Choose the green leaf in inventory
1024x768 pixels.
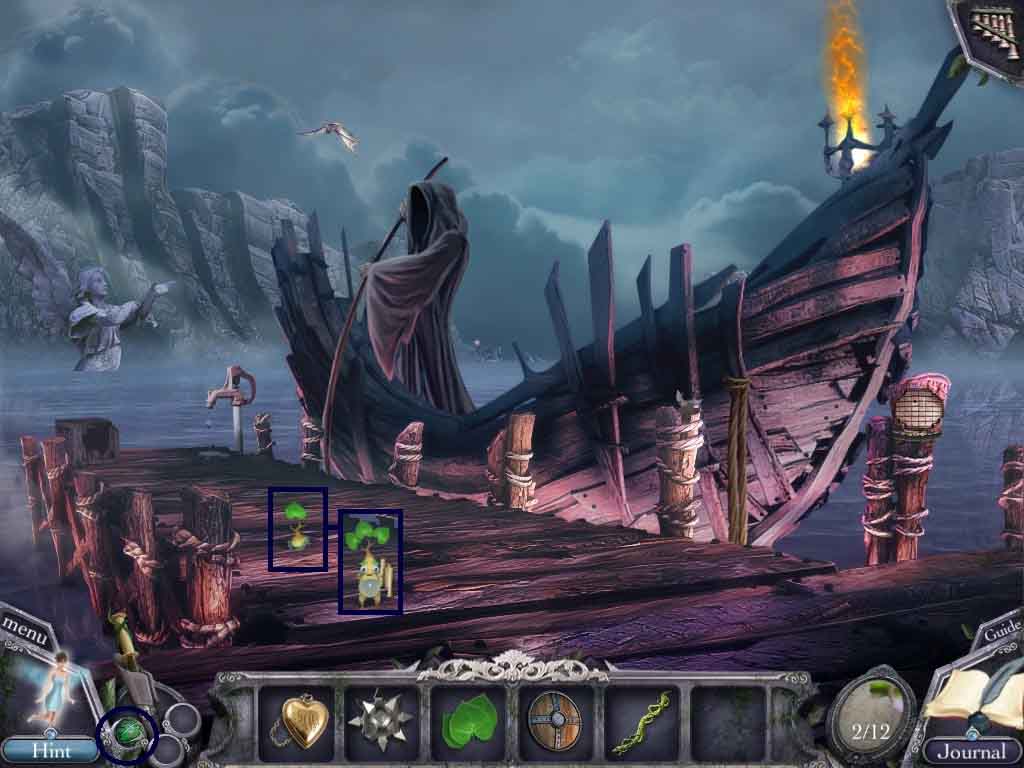click(x=468, y=722)
